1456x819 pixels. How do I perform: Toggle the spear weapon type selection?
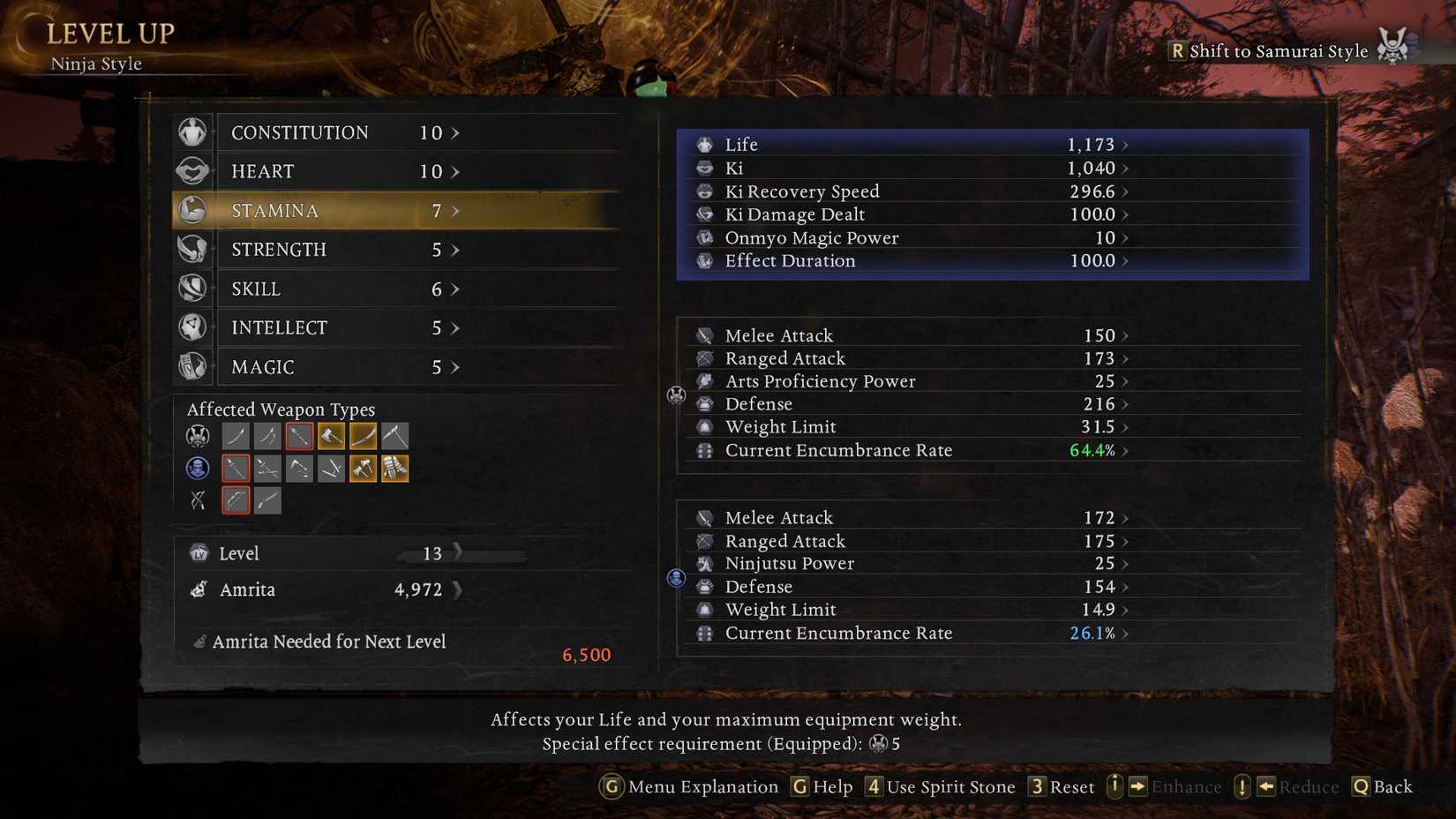tap(299, 435)
